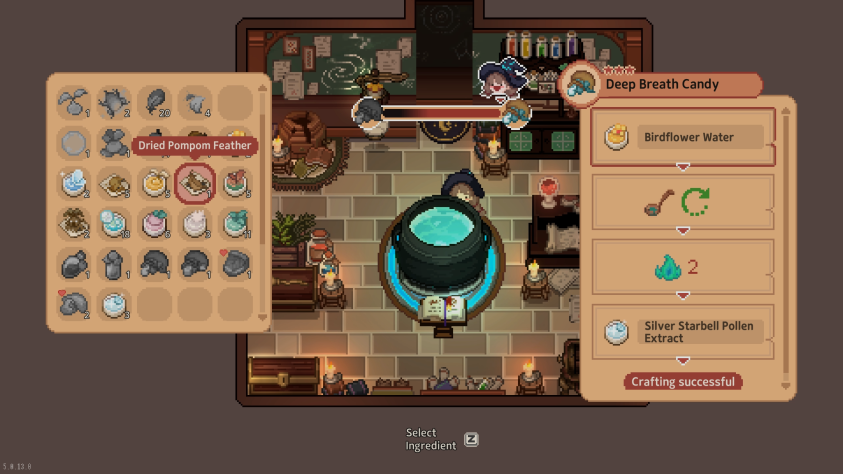Screen dimensions: 843x474
Task: Click the stir ladle recipe step
Action: pyautogui.click(x=683, y=203)
